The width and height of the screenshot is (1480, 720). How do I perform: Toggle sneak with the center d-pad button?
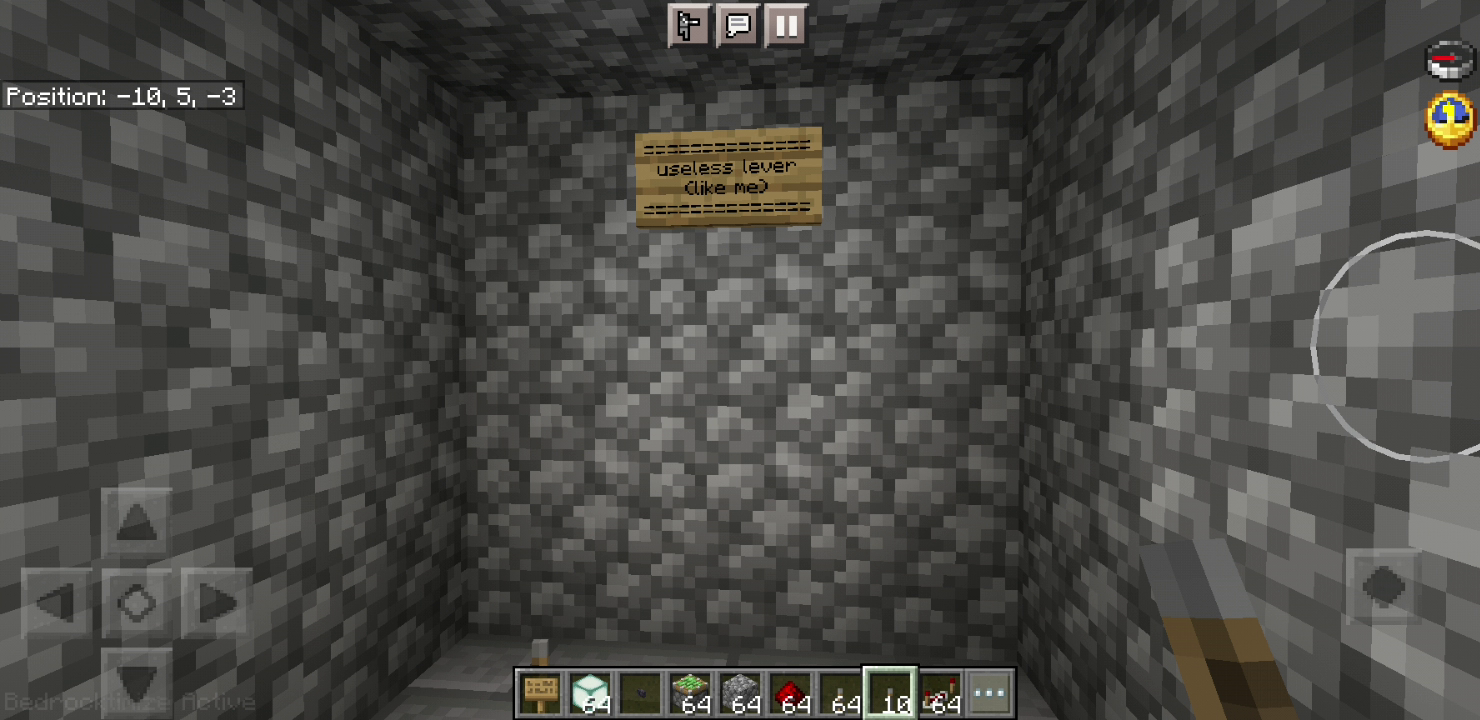(137, 603)
